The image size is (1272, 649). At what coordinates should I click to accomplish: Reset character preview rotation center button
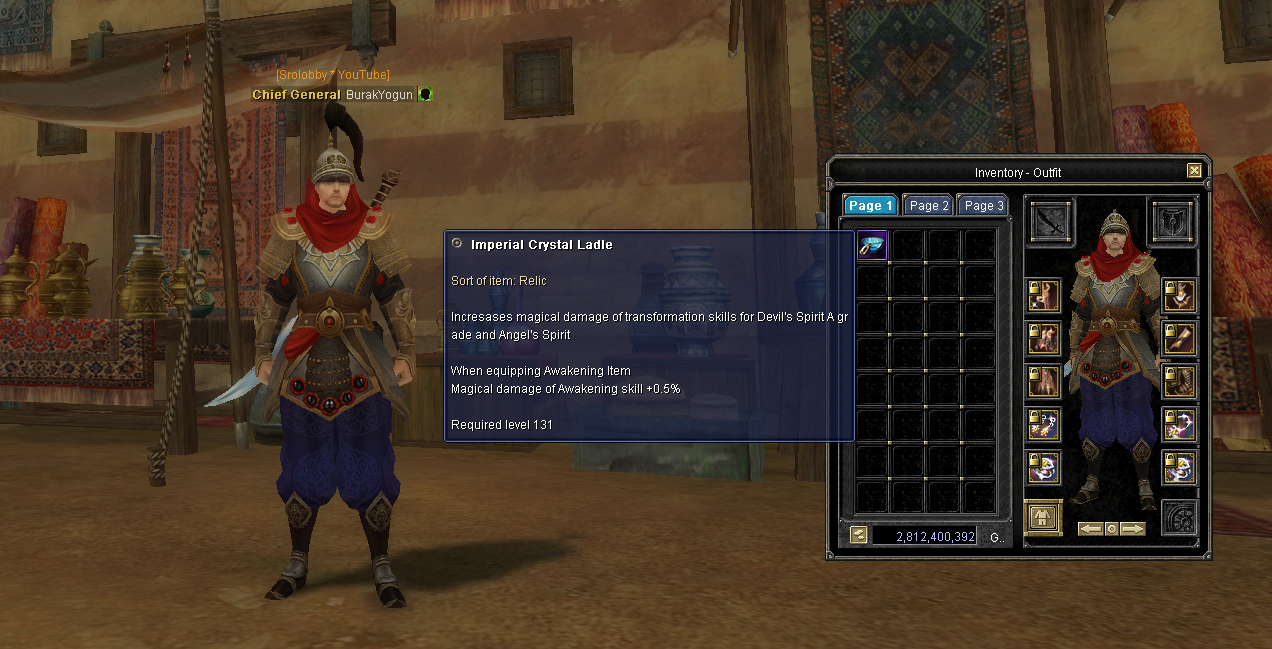pos(1111,528)
